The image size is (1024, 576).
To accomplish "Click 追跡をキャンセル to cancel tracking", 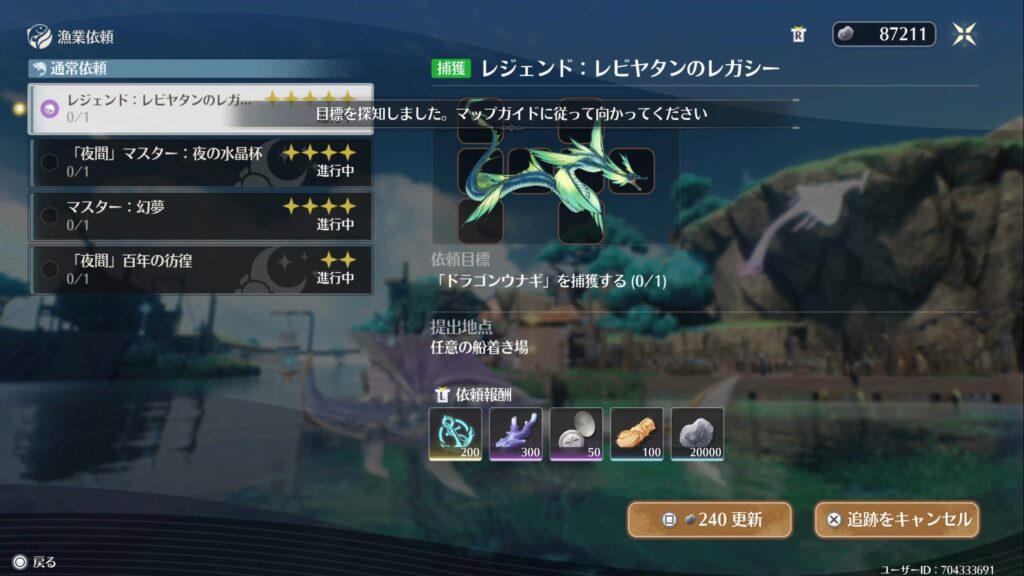I will point(896,520).
